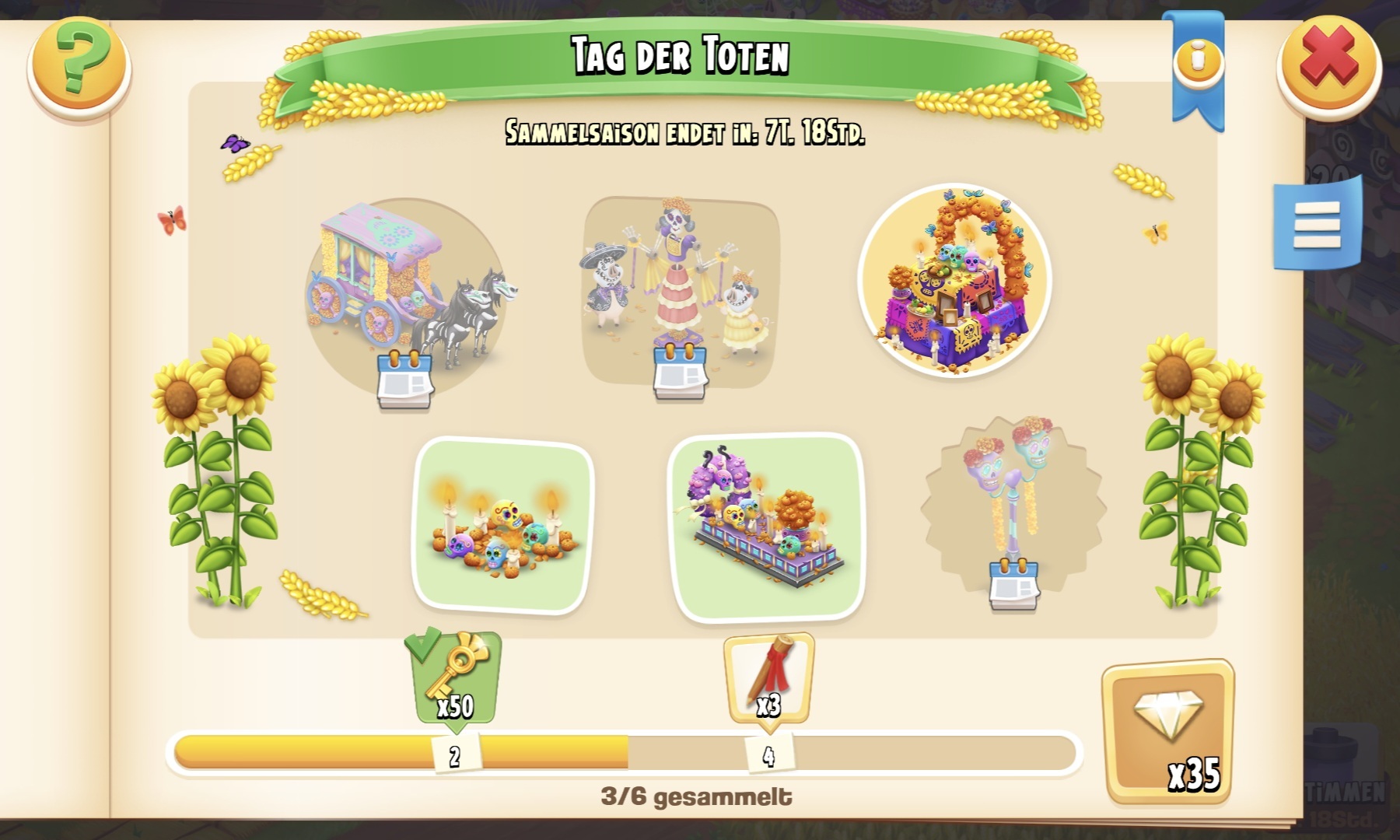Image resolution: width=1400 pixels, height=840 pixels.
Task: Select the candles and sugar skulls decoration
Action: click(x=502, y=526)
